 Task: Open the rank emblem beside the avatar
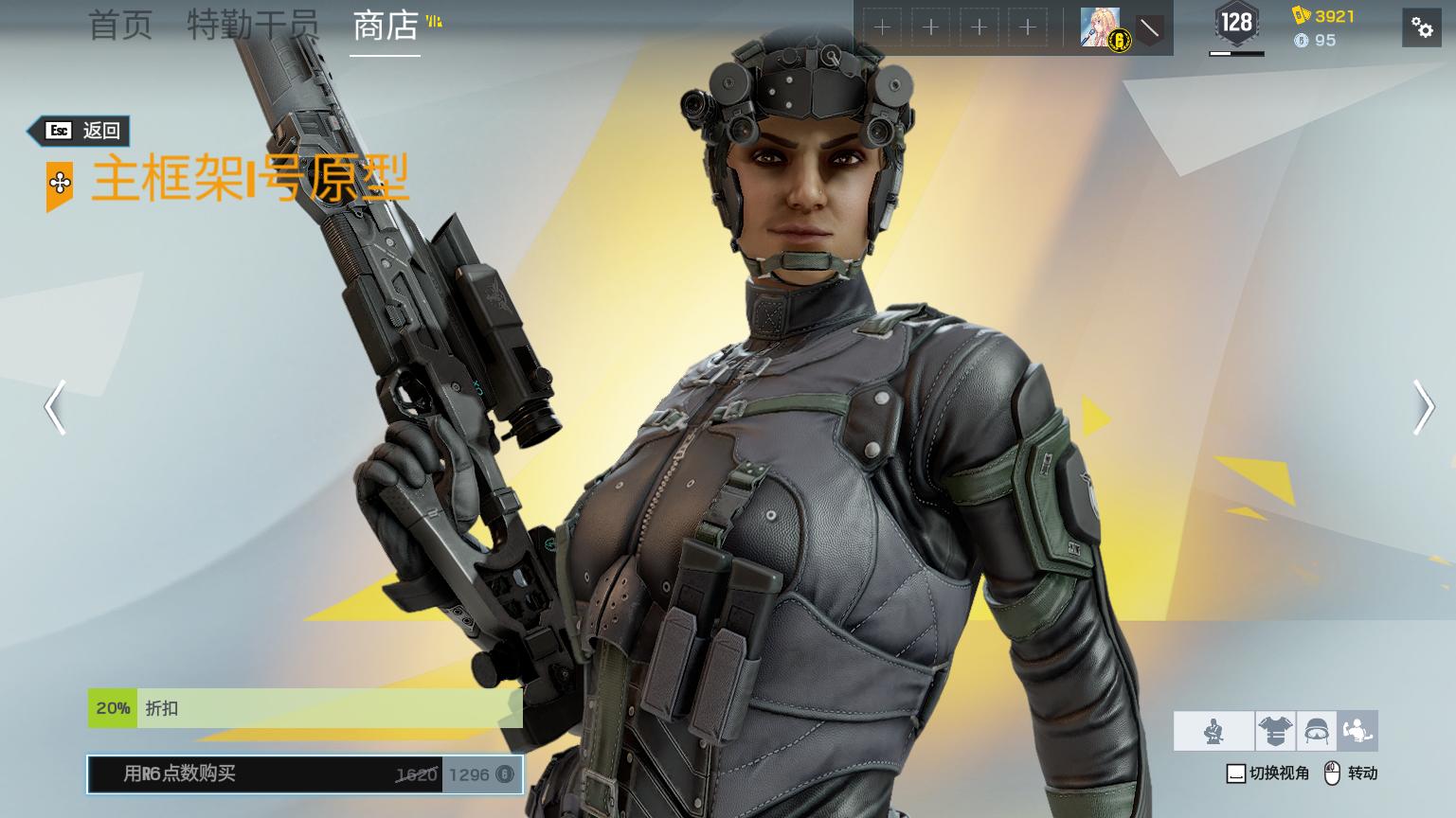[x=1149, y=28]
